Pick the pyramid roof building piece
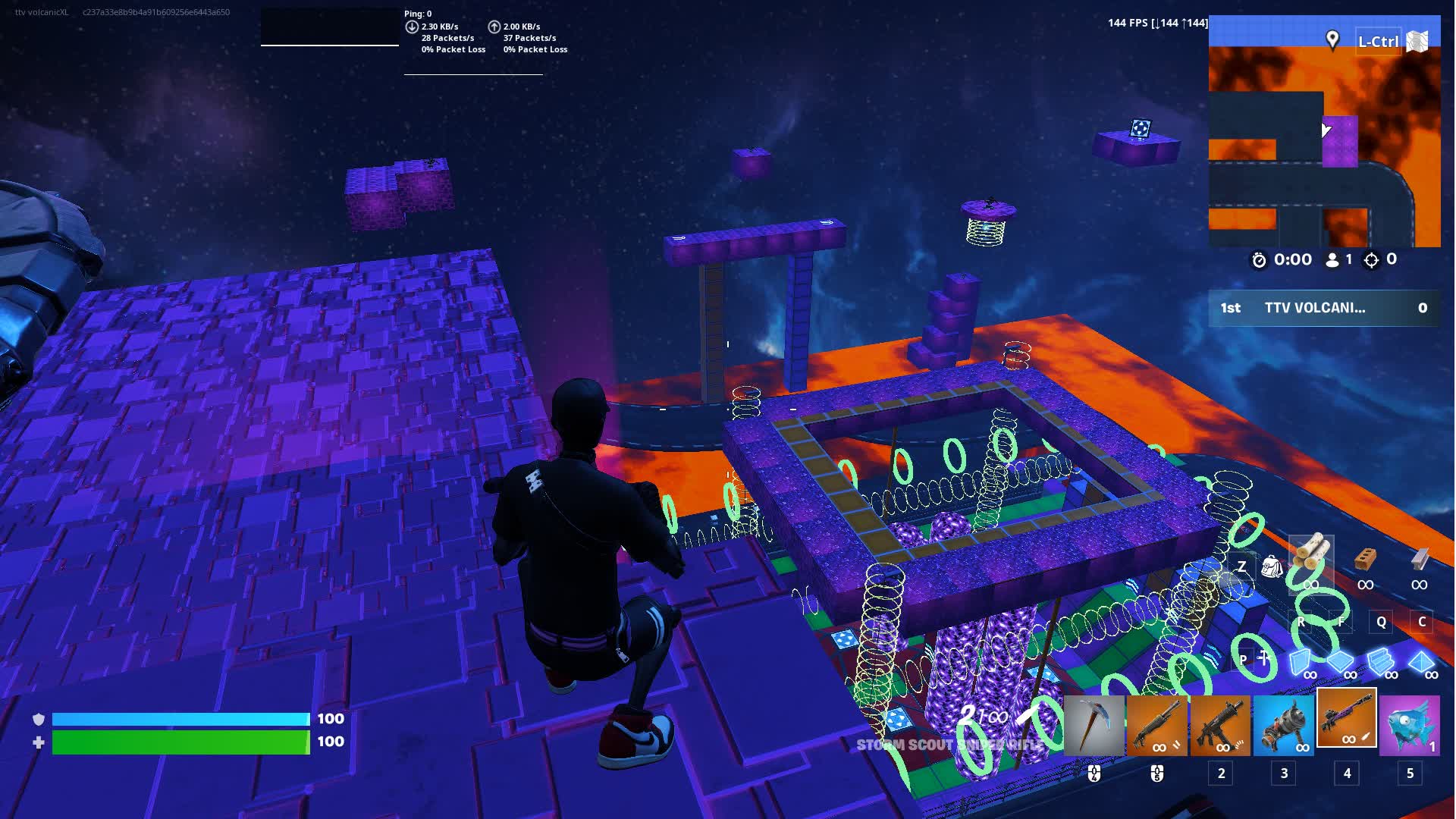1456x819 pixels. (x=1421, y=661)
